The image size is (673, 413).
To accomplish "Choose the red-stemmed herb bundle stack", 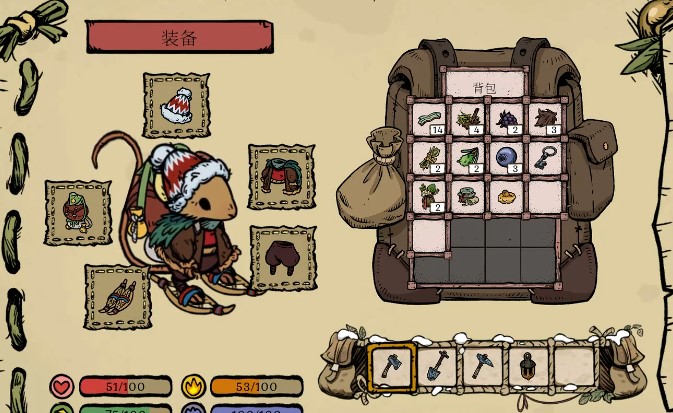I will pyautogui.click(x=430, y=197).
